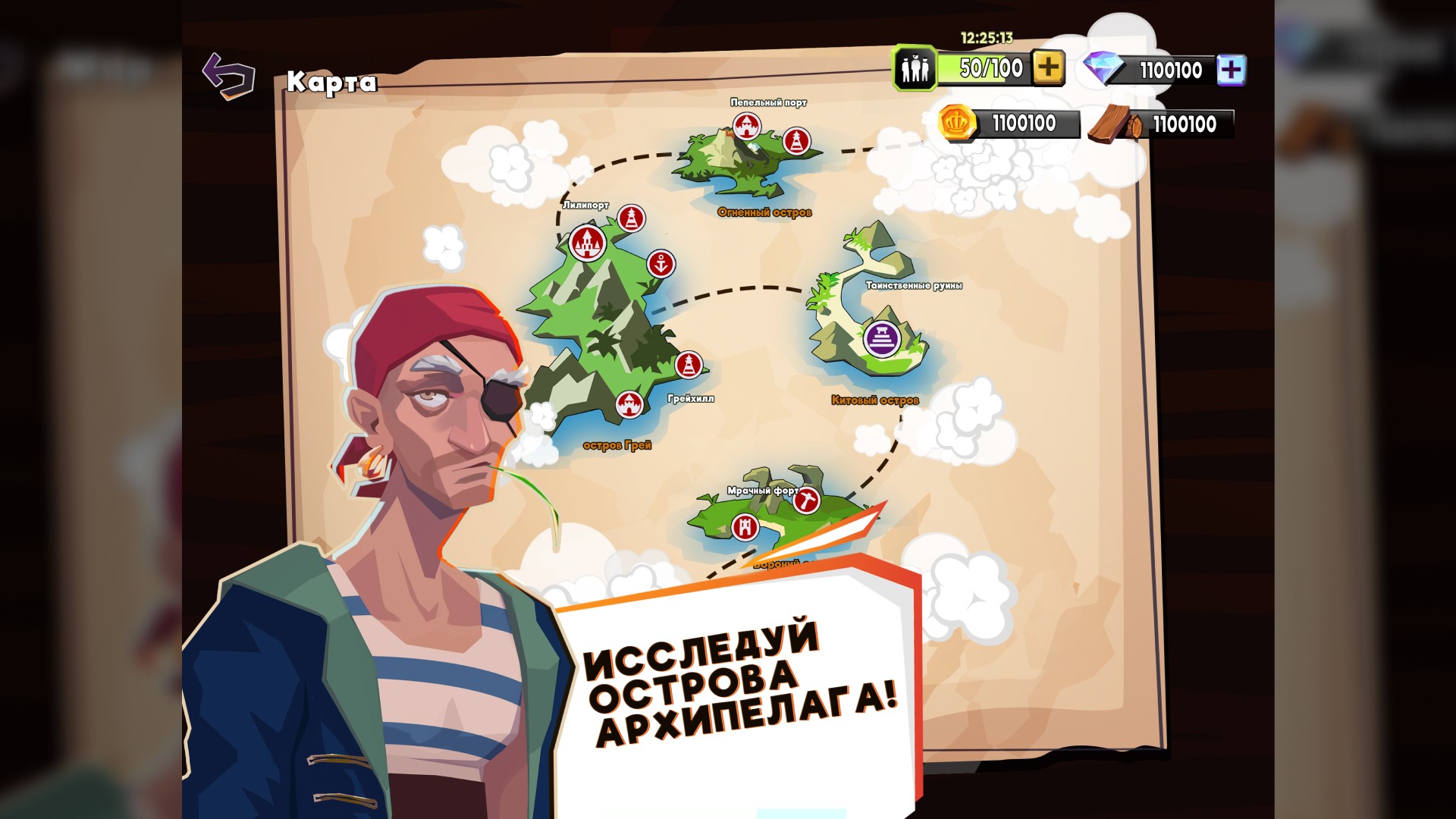This screenshot has height=819, width=1456.
Task: Select the pickaxe mine marker
Action: (x=807, y=500)
